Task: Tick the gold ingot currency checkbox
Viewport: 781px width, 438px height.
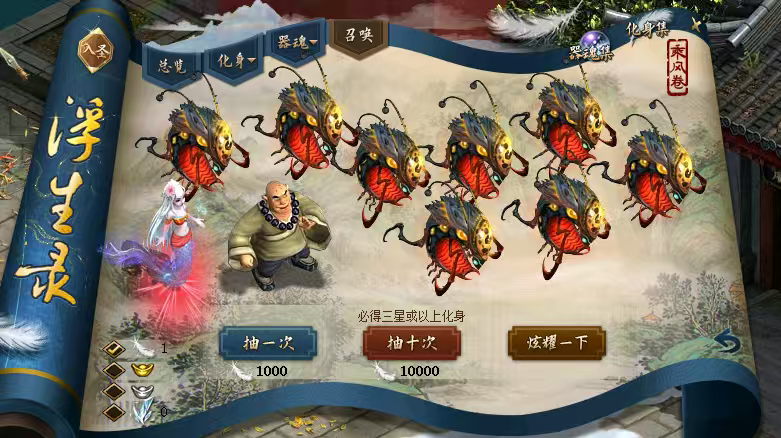Action: tap(115, 369)
